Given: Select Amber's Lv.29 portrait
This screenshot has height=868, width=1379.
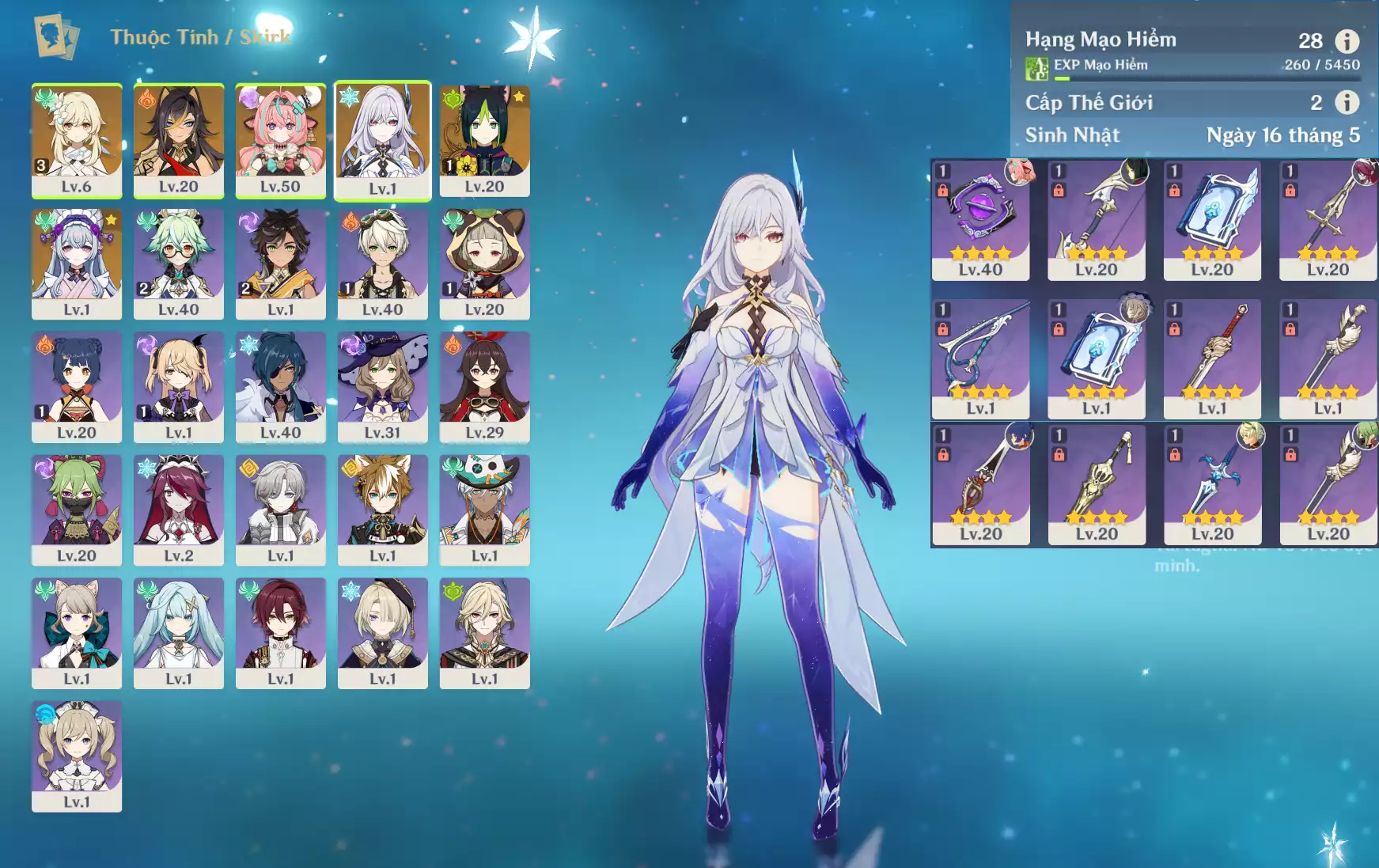Looking at the screenshot, I should [x=484, y=387].
